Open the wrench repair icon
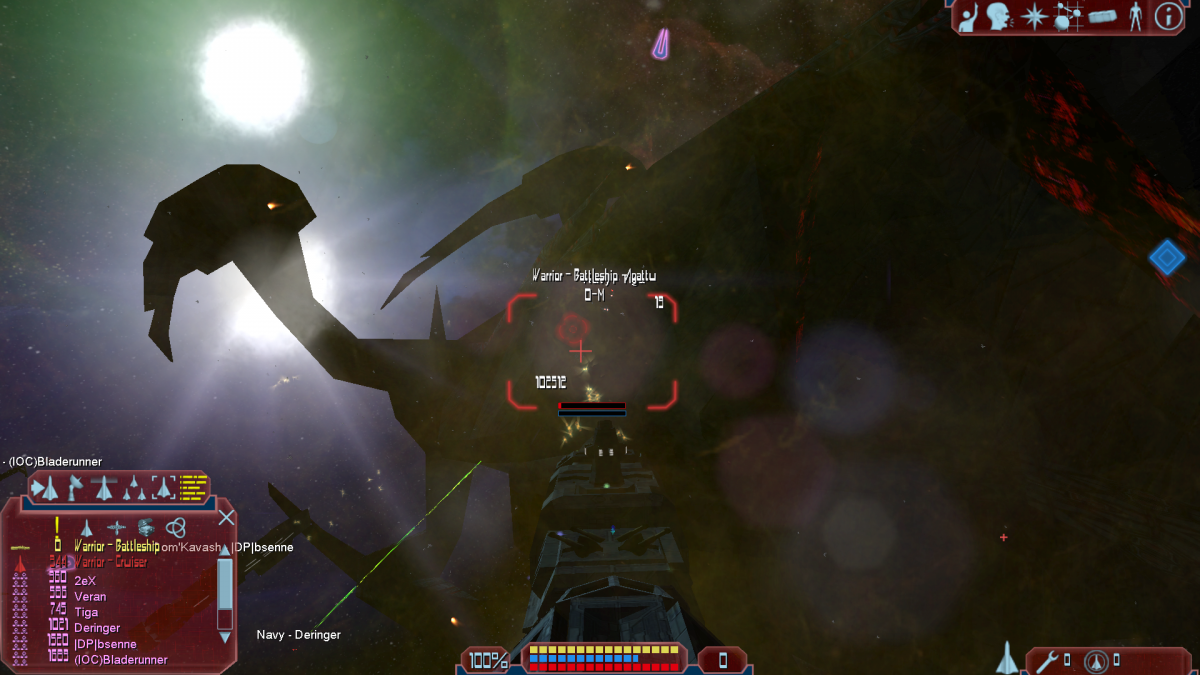 (x=1047, y=660)
